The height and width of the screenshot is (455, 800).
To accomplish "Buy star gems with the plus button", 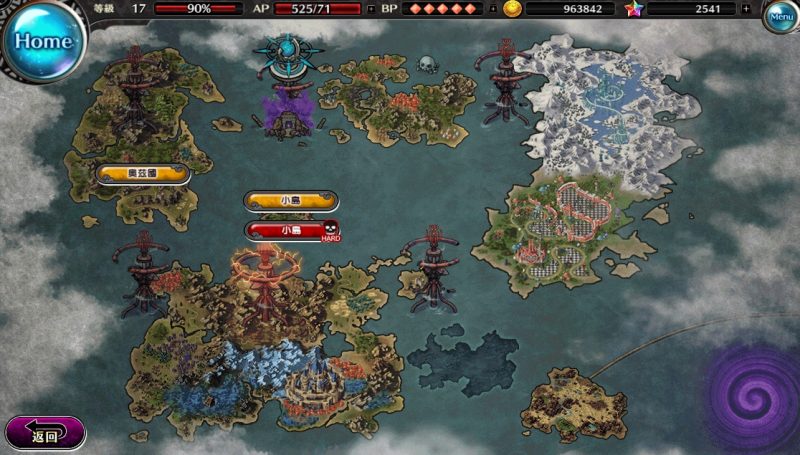I will coord(746,9).
